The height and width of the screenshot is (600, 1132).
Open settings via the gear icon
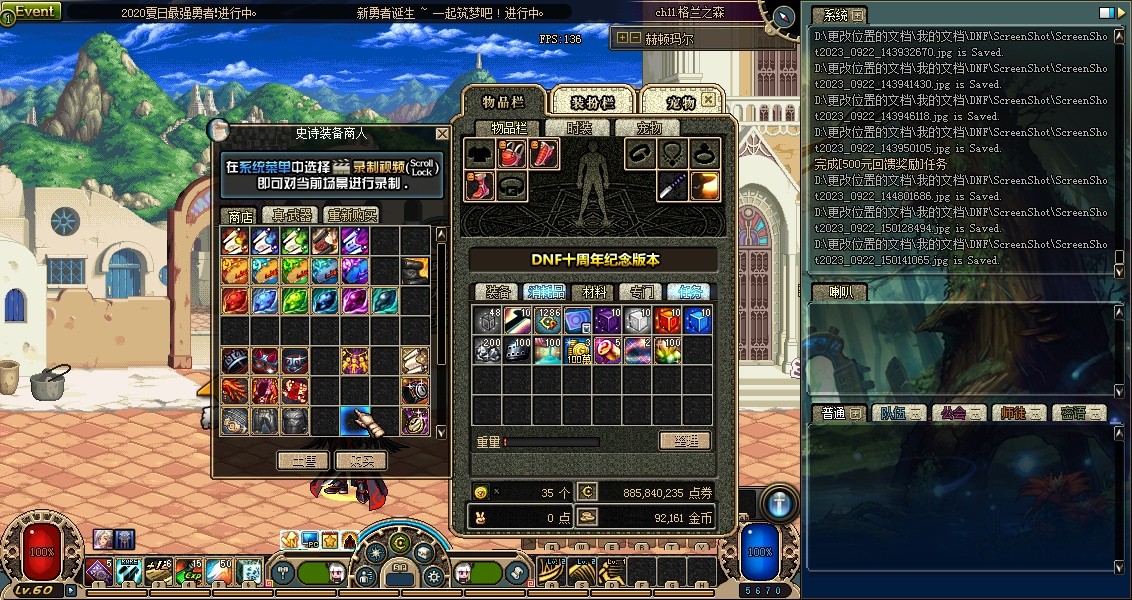coord(433,576)
